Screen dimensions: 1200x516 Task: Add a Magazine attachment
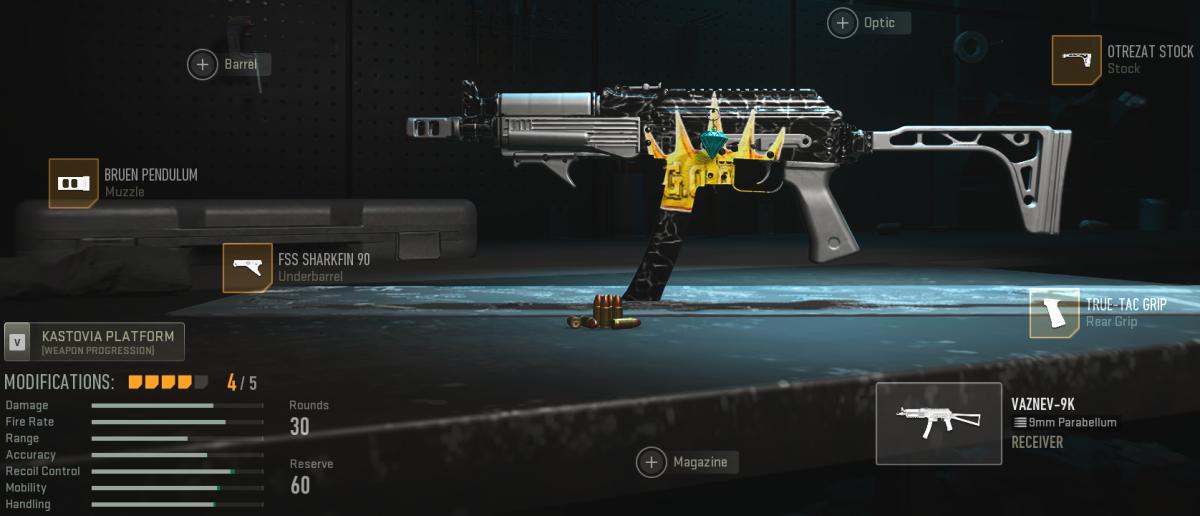(x=652, y=462)
